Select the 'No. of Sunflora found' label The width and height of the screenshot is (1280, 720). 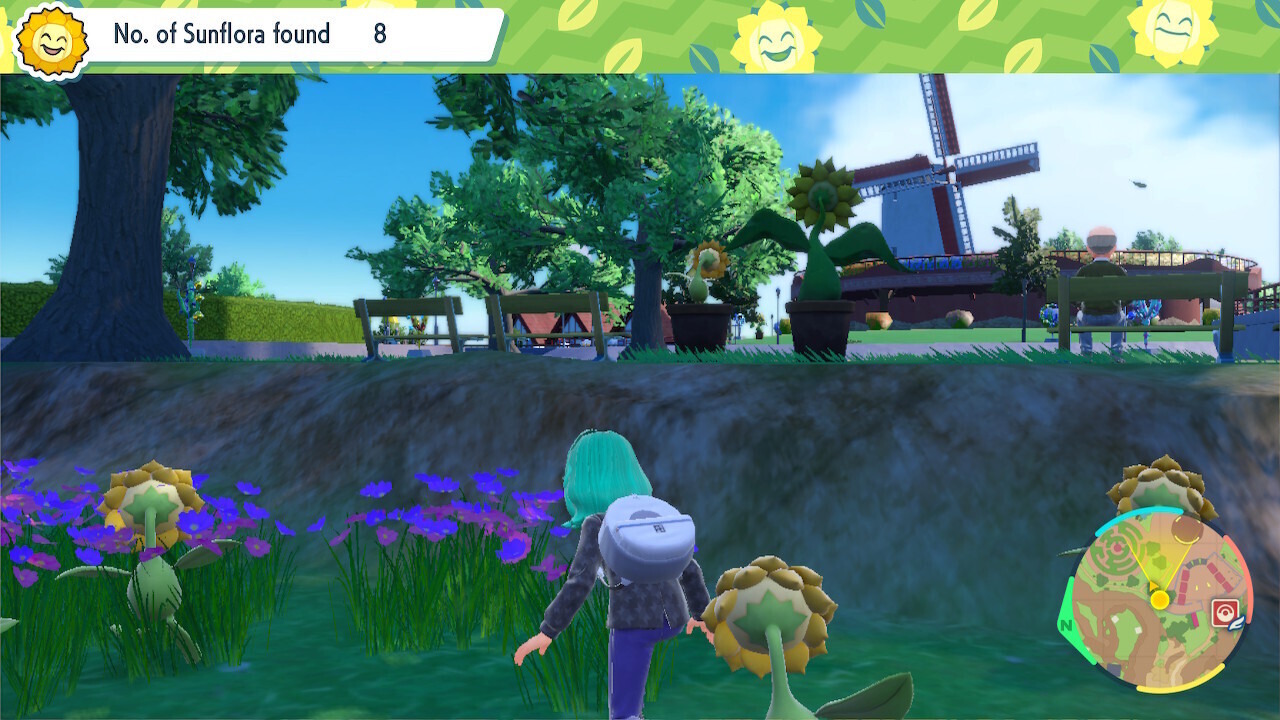[x=222, y=34]
